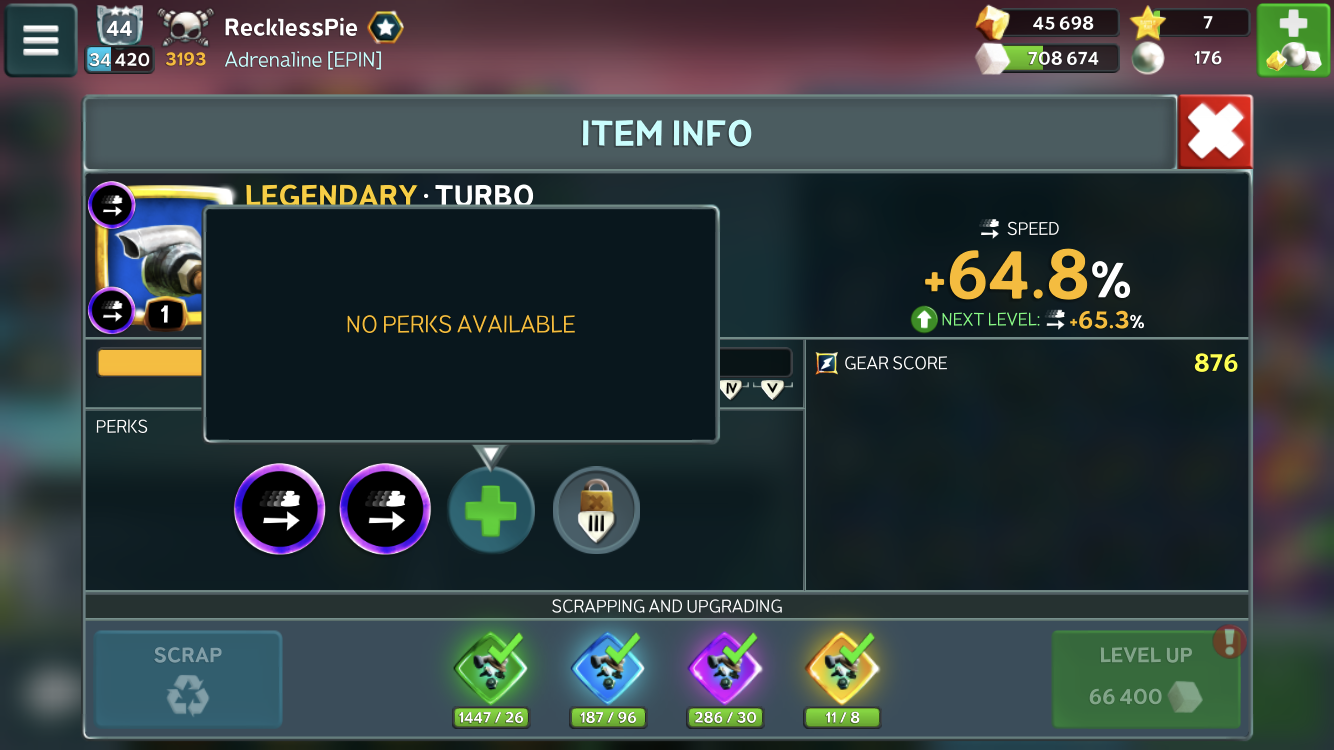Level up the item for 66 400

(x=1145, y=678)
